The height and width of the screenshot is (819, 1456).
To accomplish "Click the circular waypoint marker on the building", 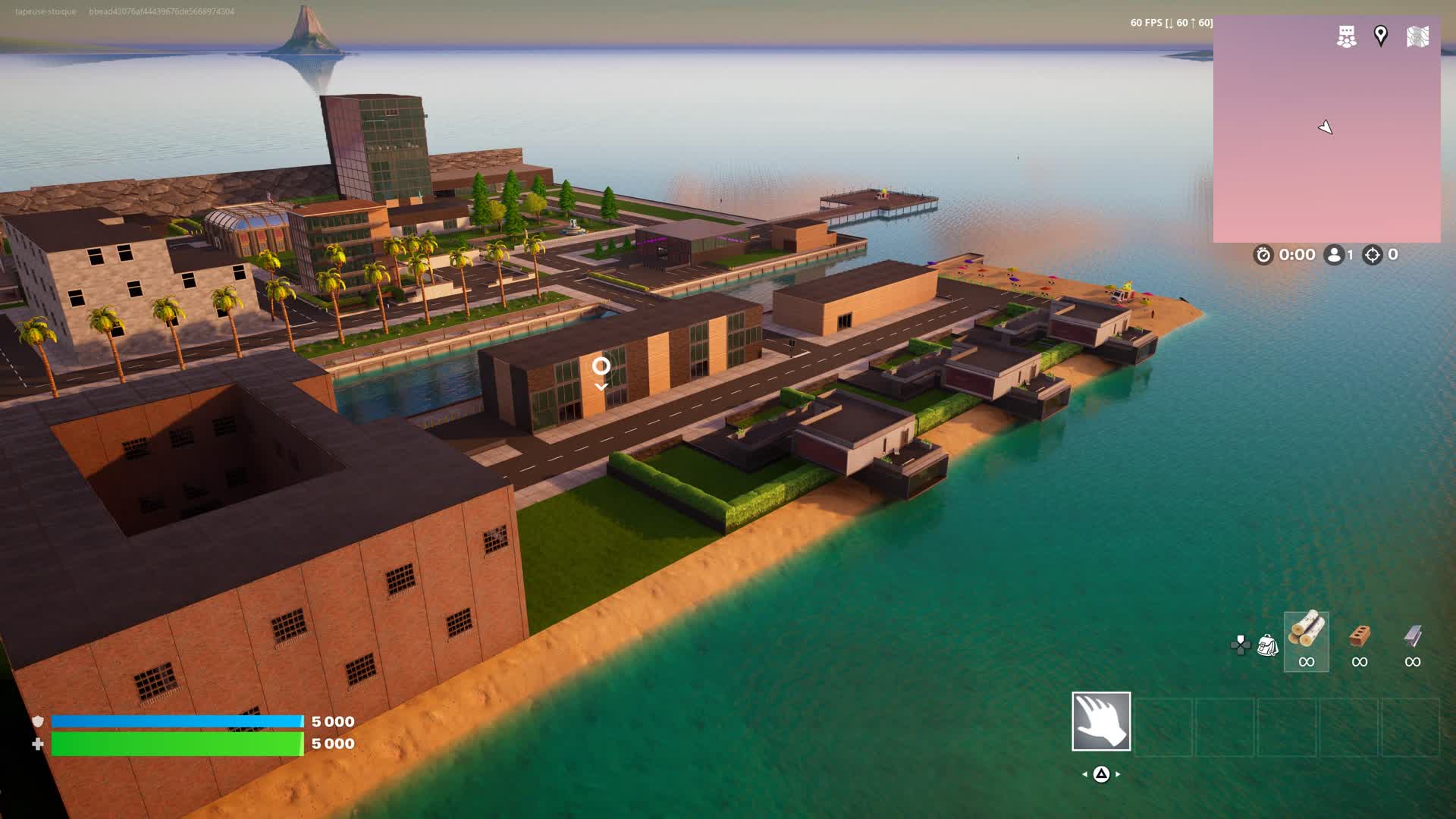I will [602, 366].
